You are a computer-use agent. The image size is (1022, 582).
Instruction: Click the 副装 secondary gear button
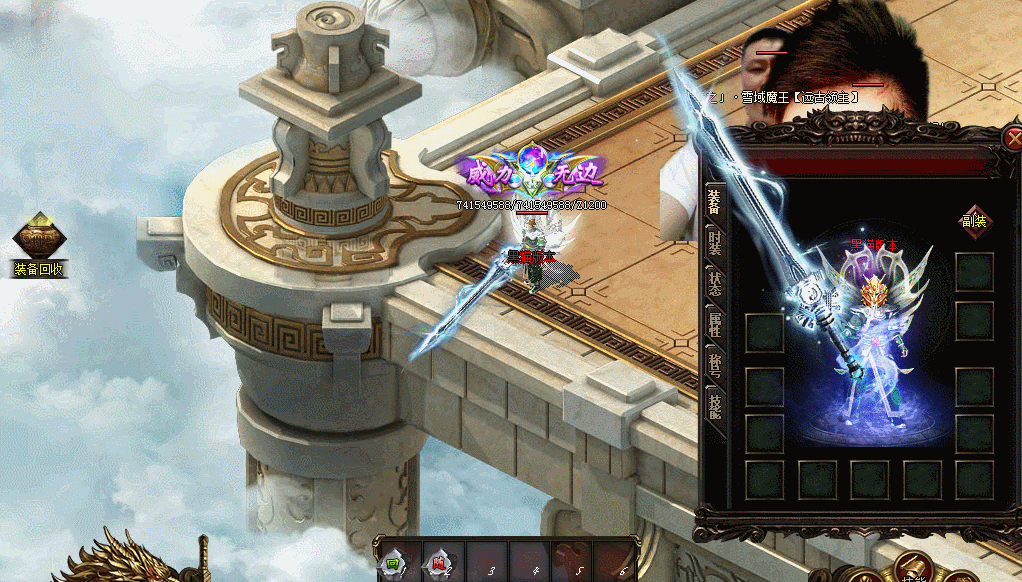pyautogui.click(x=973, y=221)
